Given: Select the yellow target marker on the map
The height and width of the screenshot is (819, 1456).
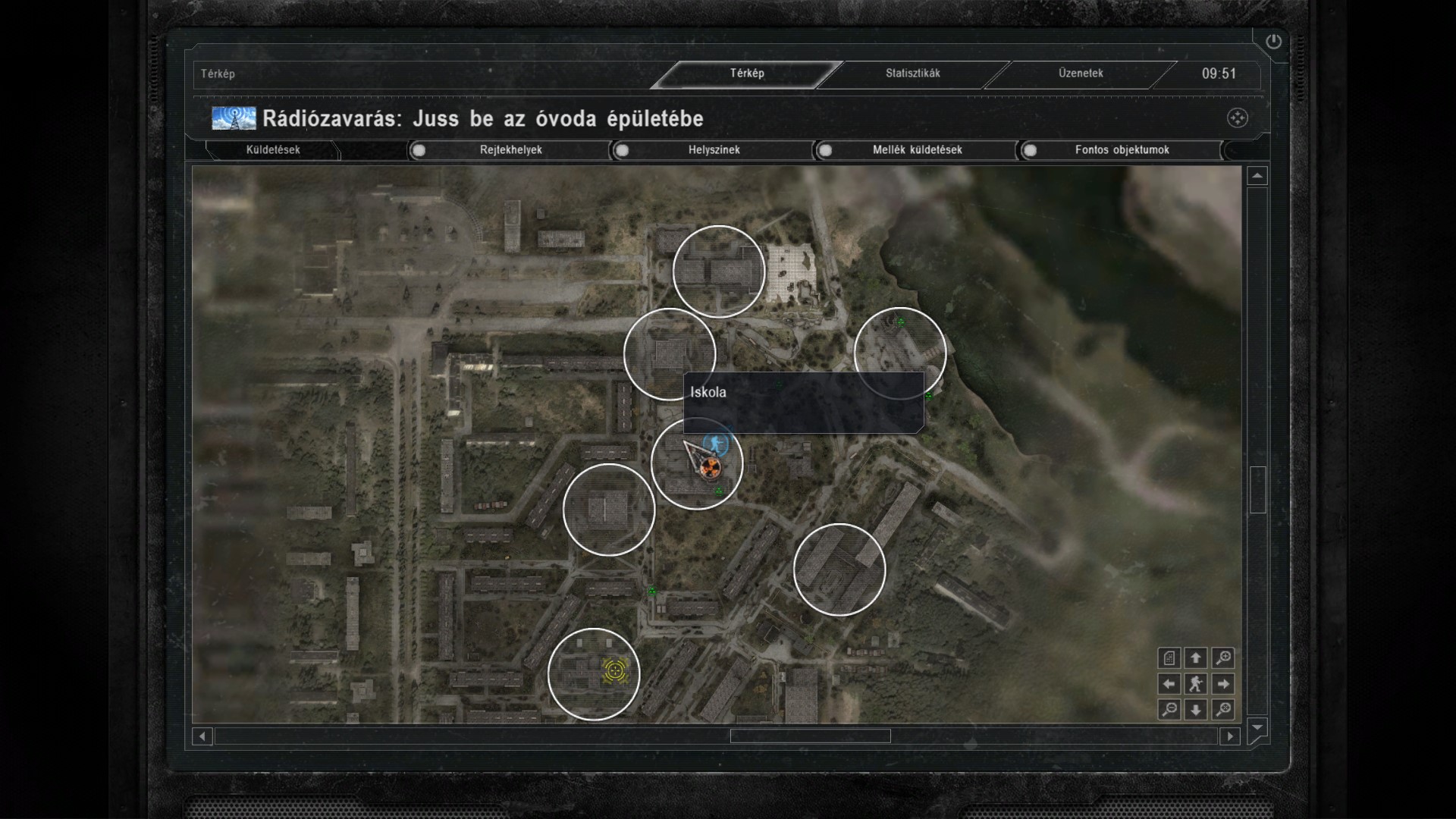Looking at the screenshot, I should pyautogui.click(x=614, y=671).
